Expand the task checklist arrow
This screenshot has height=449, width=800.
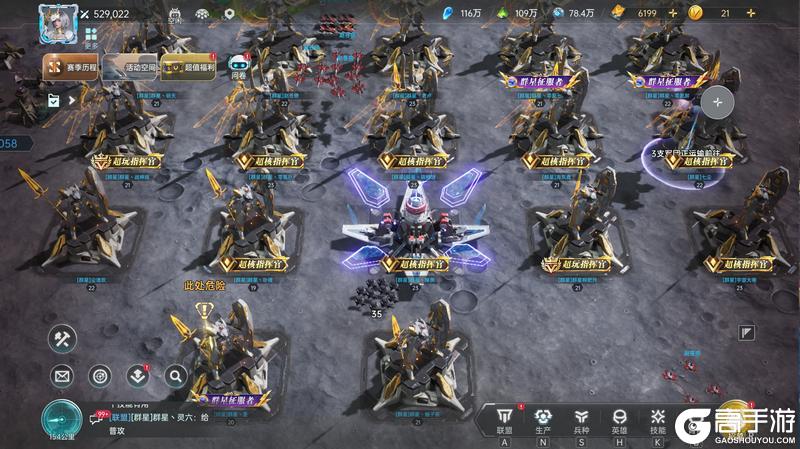pyautogui.click(x=71, y=100)
